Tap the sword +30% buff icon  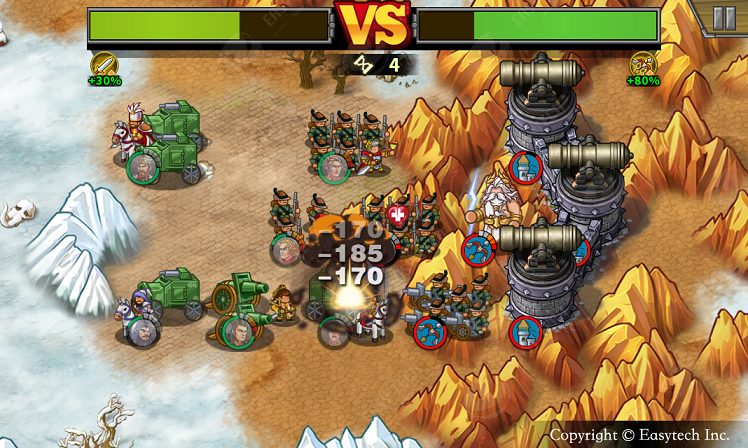(x=105, y=64)
